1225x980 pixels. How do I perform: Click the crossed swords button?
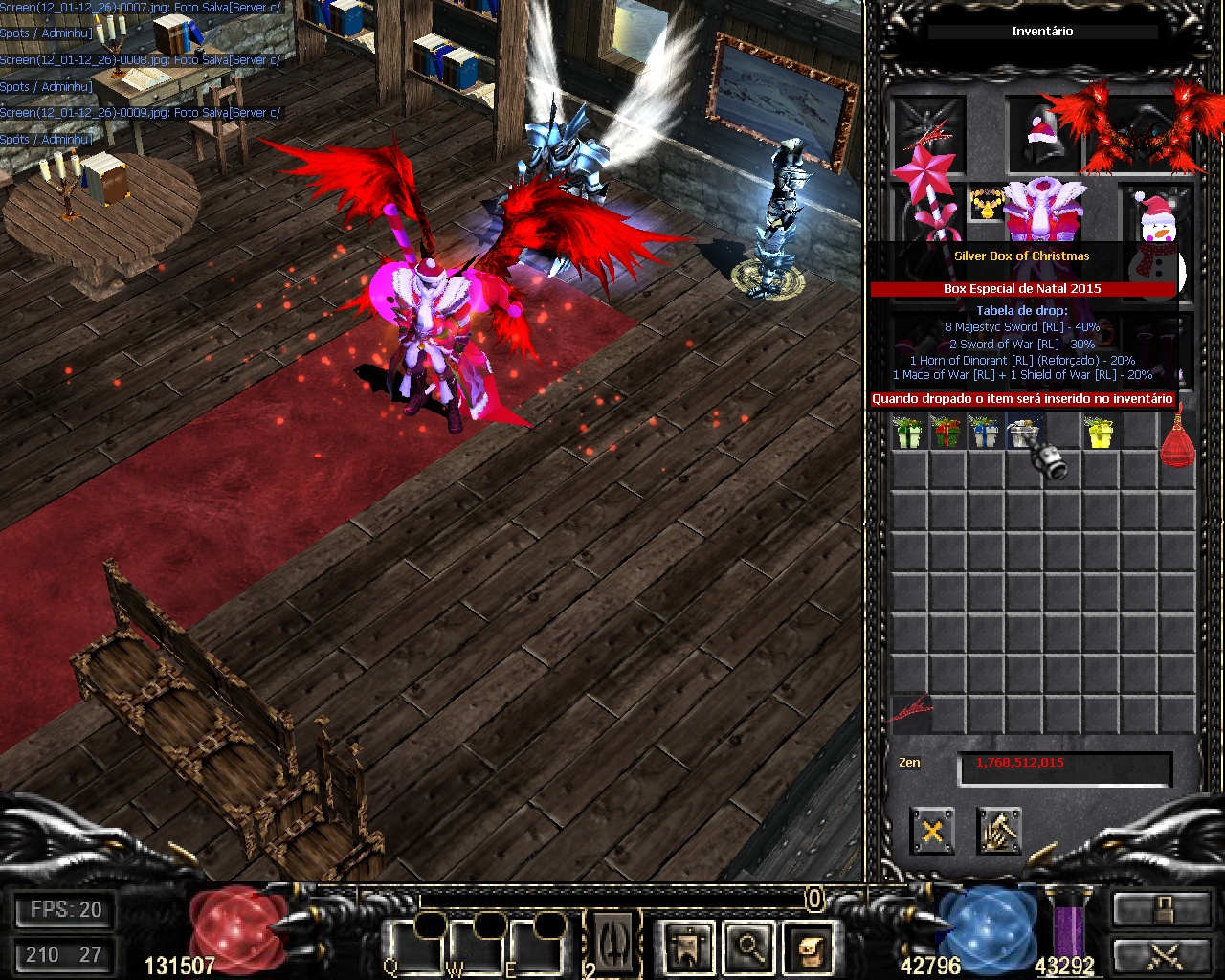(x=1161, y=956)
